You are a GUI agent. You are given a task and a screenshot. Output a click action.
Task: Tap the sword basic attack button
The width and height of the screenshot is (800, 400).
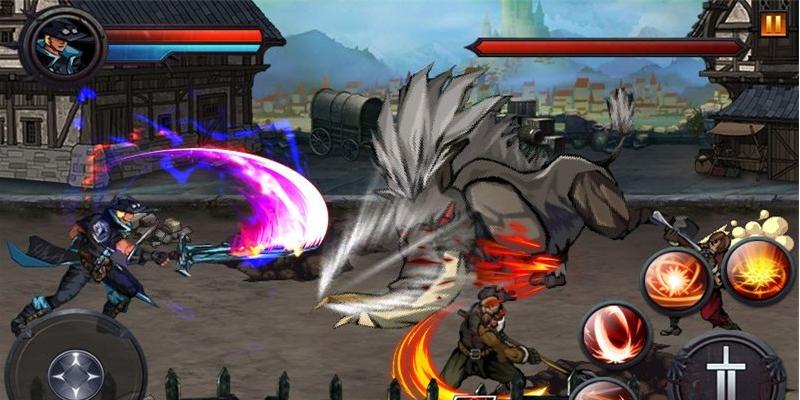click(726, 370)
